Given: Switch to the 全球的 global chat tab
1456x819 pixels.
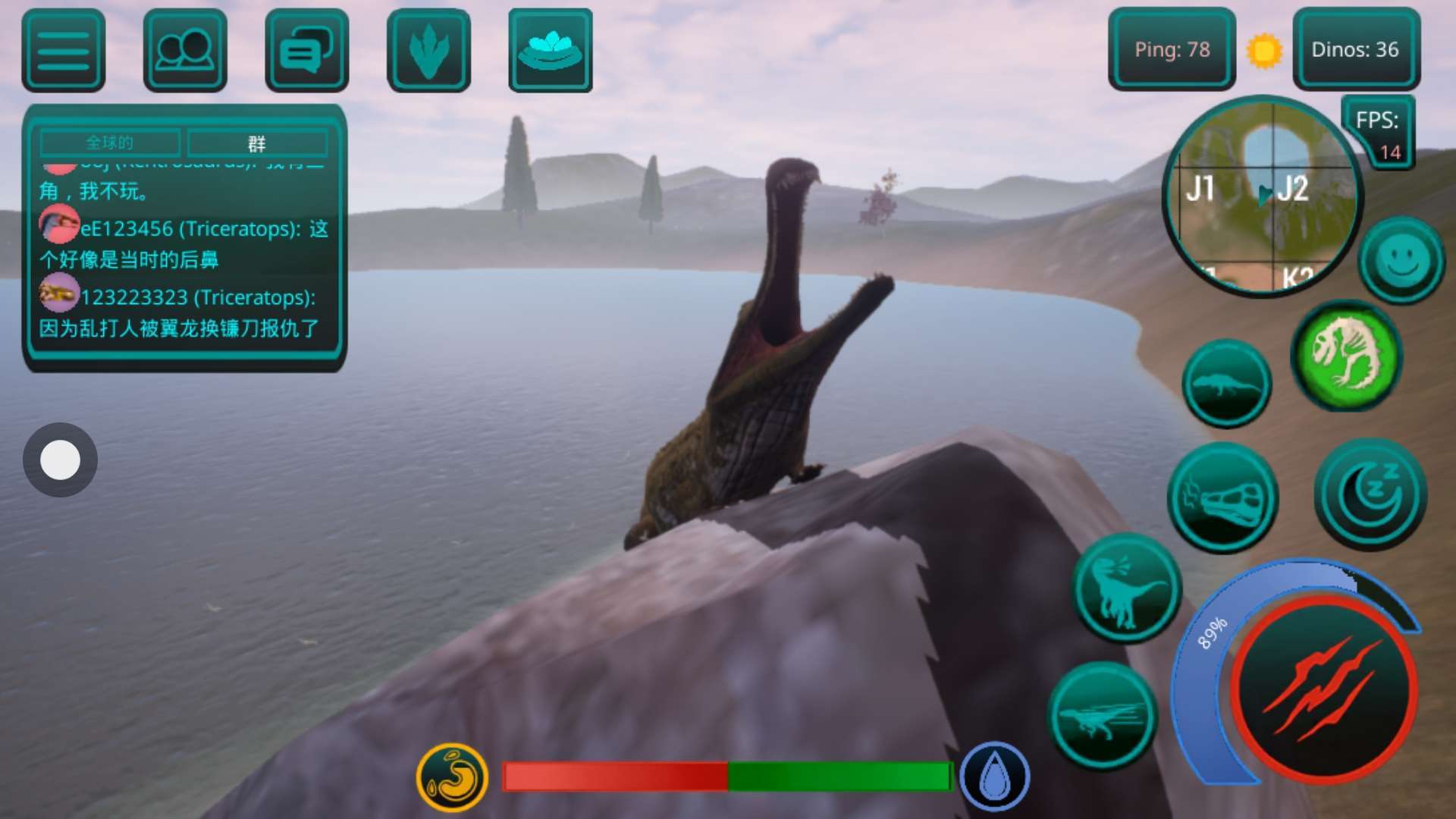Looking at the screenshot, I should pyautogui.click(x=110, y=143).
